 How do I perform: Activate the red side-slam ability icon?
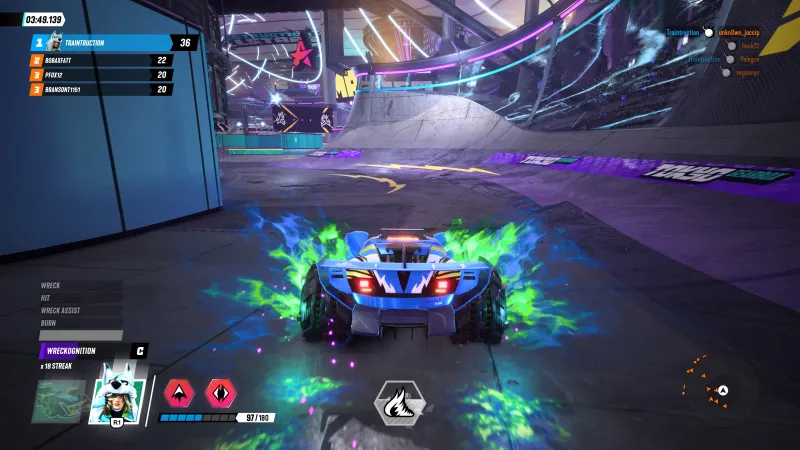(x=220, y=391)
